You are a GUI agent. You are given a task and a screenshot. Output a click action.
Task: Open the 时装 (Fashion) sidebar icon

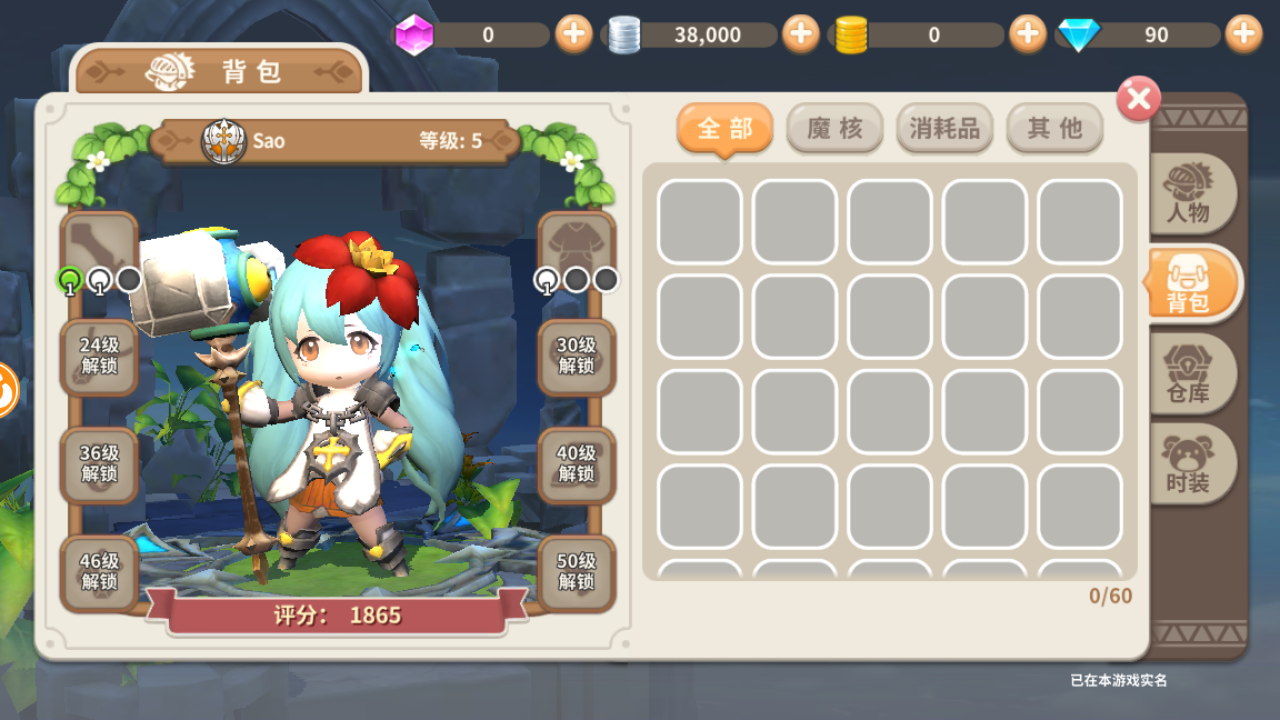pyautogui.click(x=1192, y=463)
